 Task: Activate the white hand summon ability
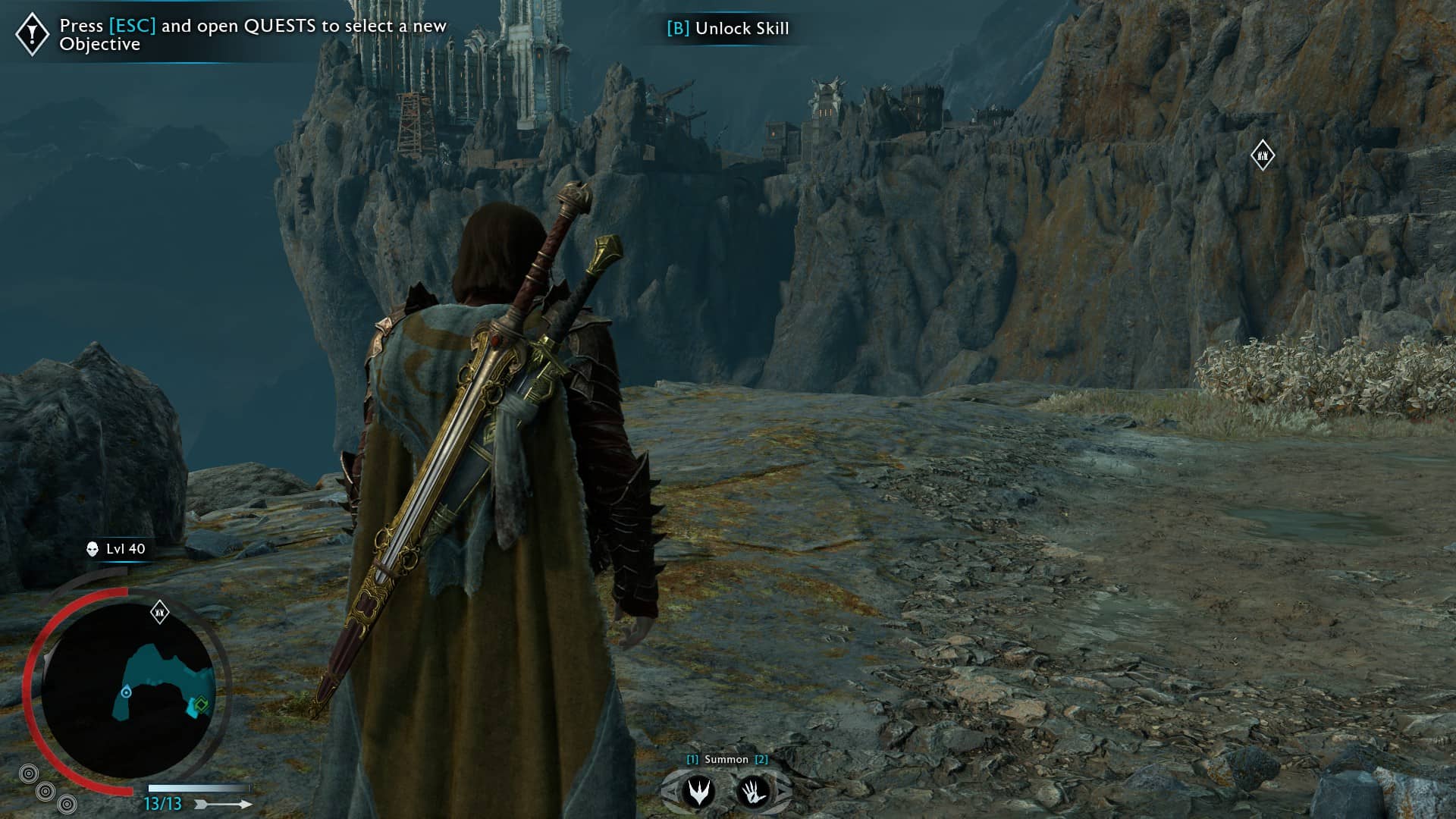point(754,792)
